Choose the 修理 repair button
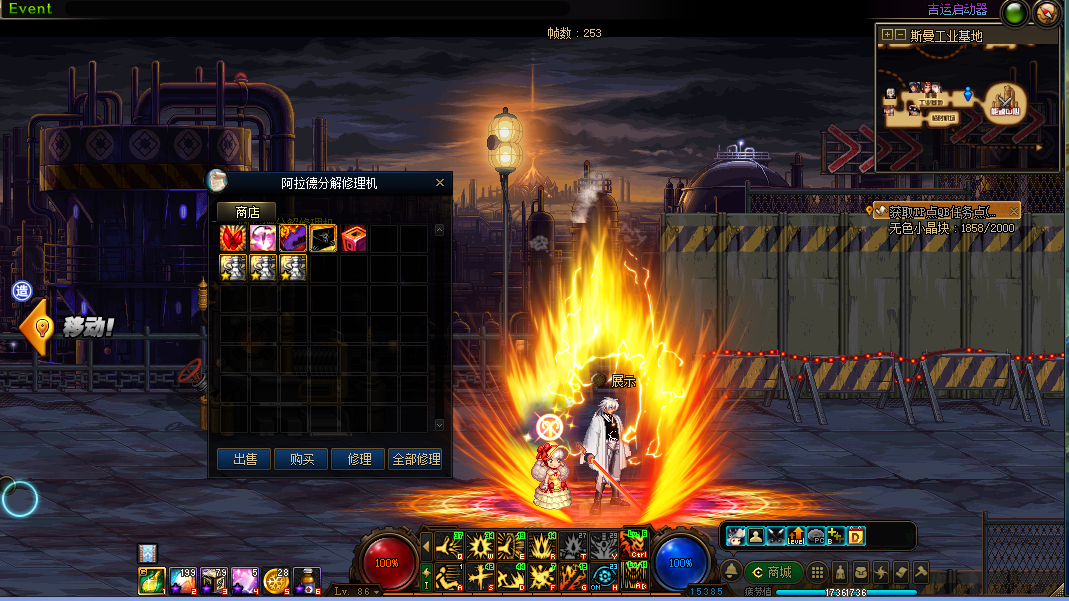This screenshot has width=1069, height=601. click(x=359, y=459)
